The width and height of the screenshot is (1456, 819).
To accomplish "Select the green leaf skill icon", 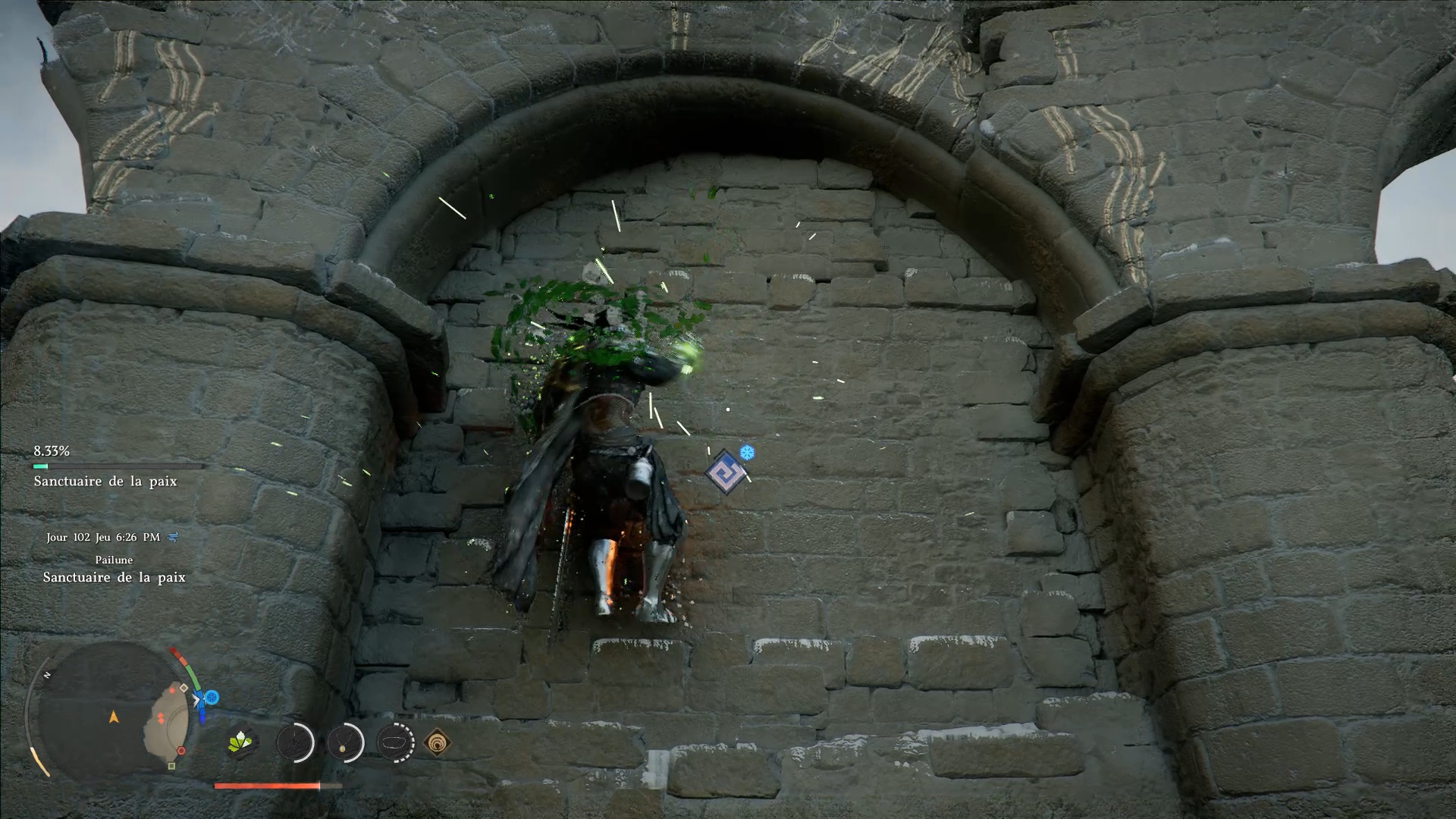I will [x=242, y=742].
